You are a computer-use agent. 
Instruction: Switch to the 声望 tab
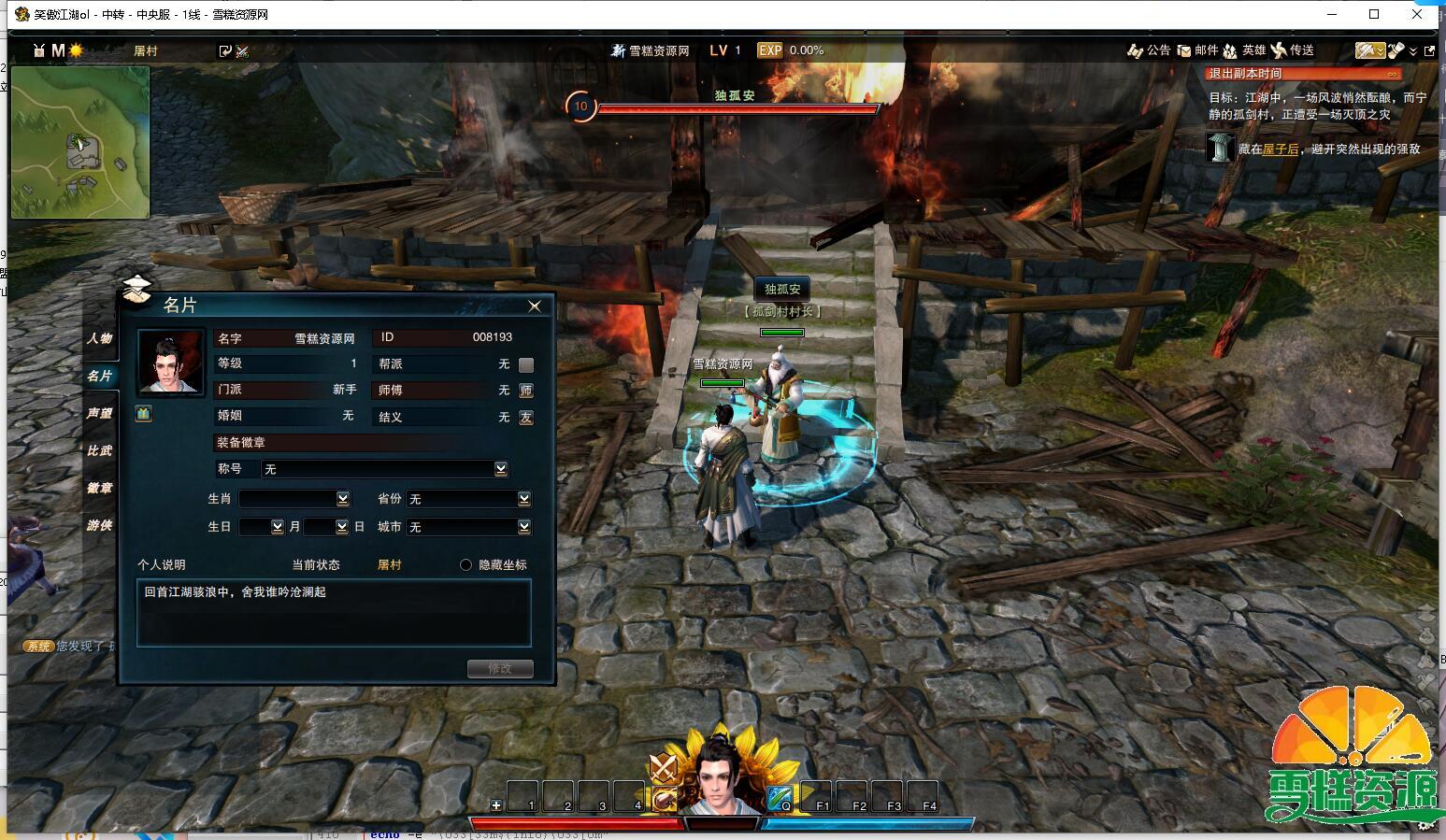coord(99,413)
